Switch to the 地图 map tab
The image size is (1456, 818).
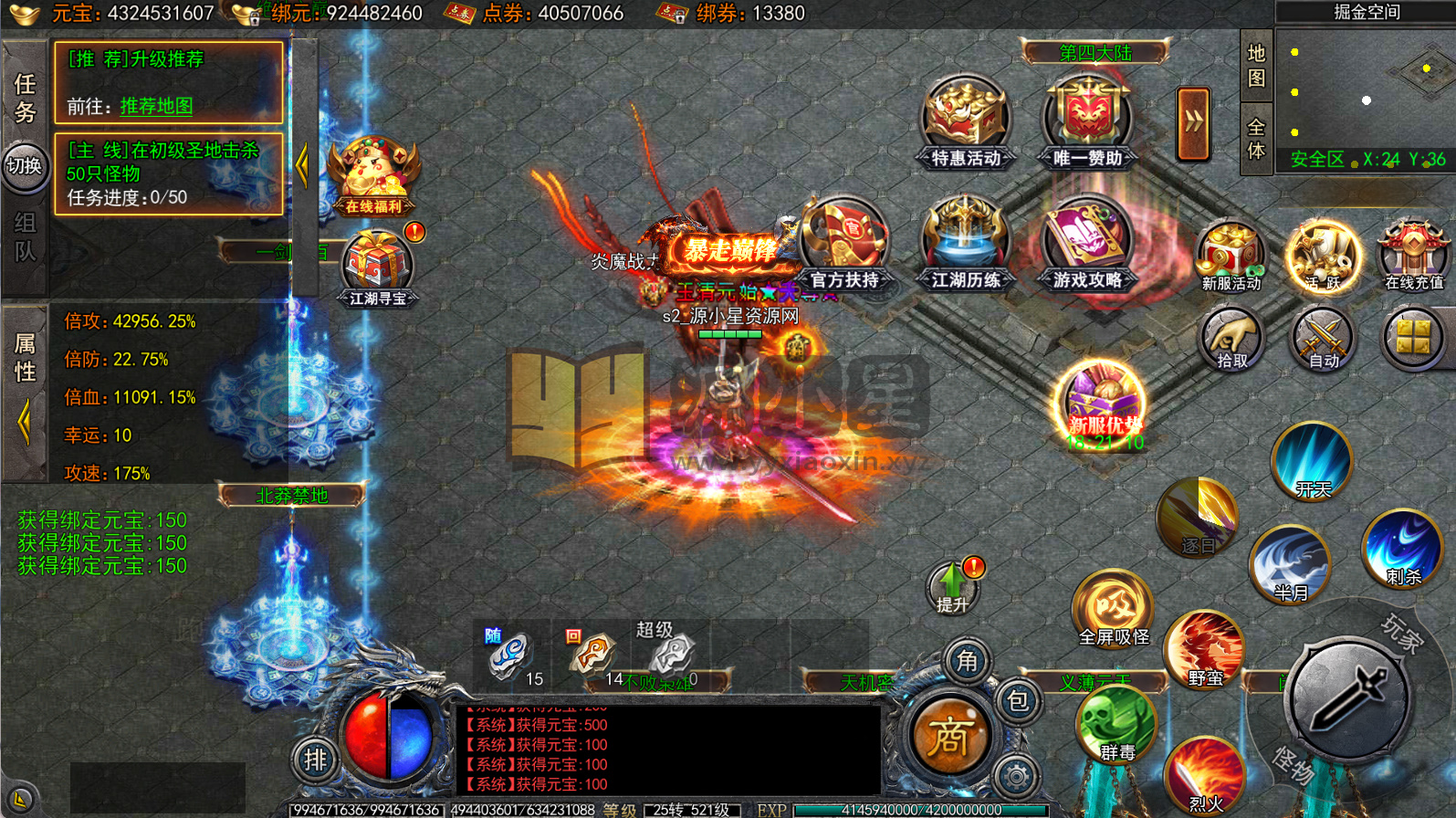tap(1256, 66)
